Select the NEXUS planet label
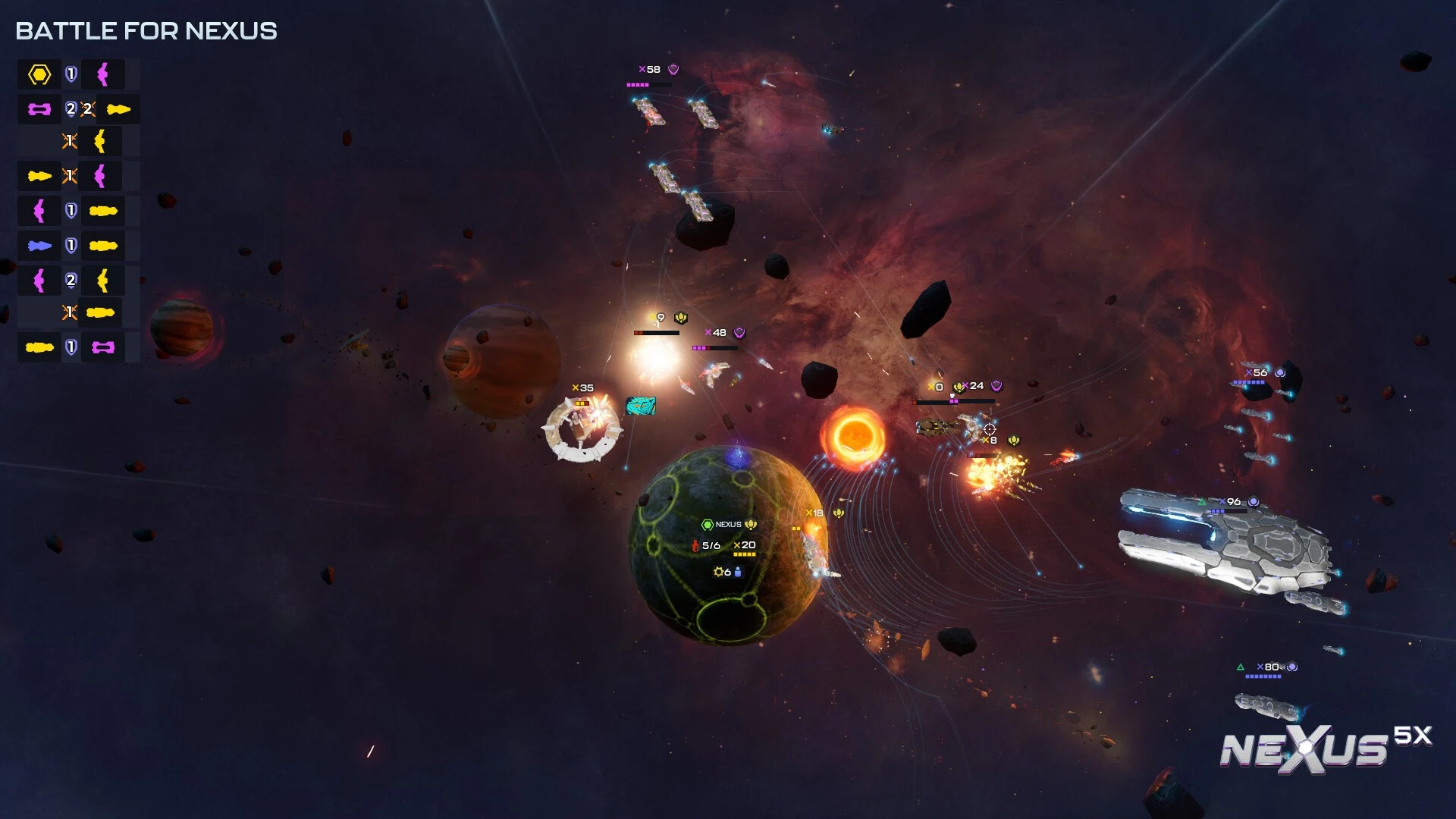The image size is (1456, 819). 728,524
